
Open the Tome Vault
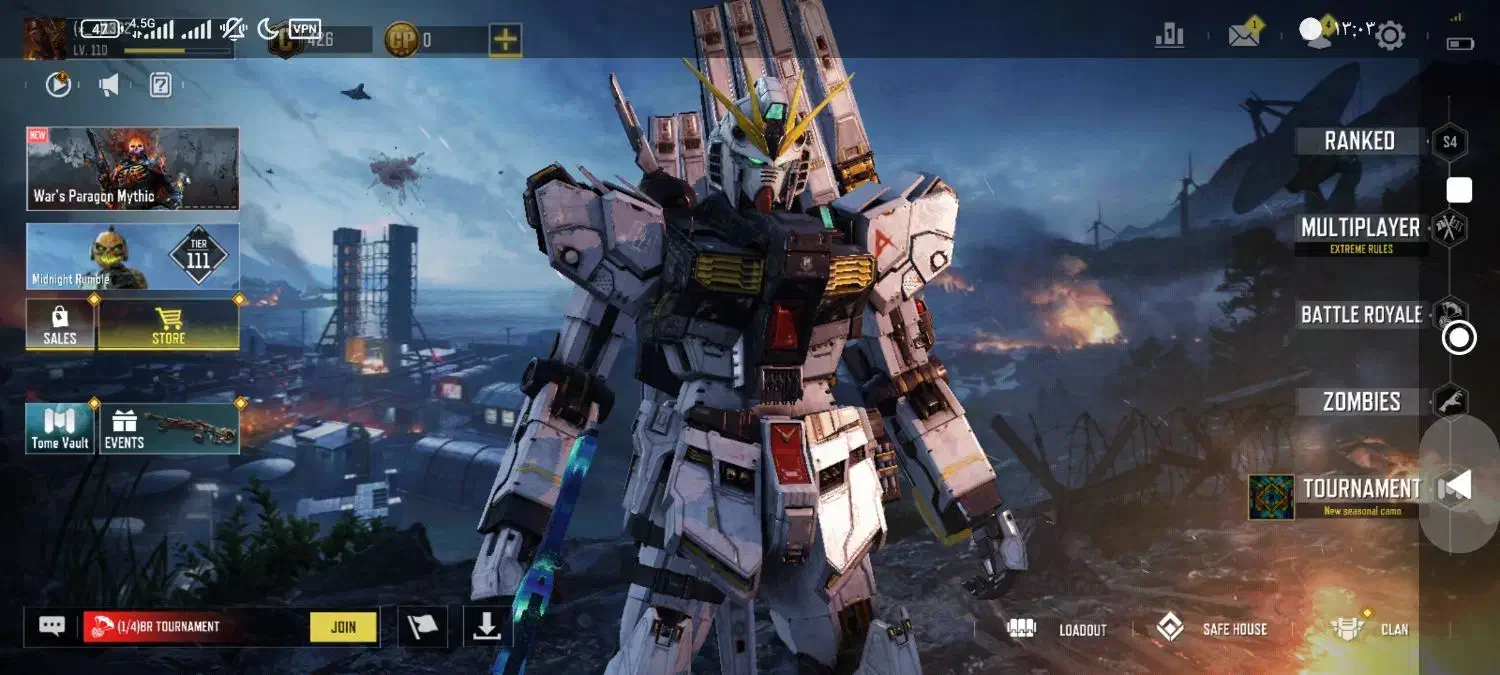[x=60, y=429]
